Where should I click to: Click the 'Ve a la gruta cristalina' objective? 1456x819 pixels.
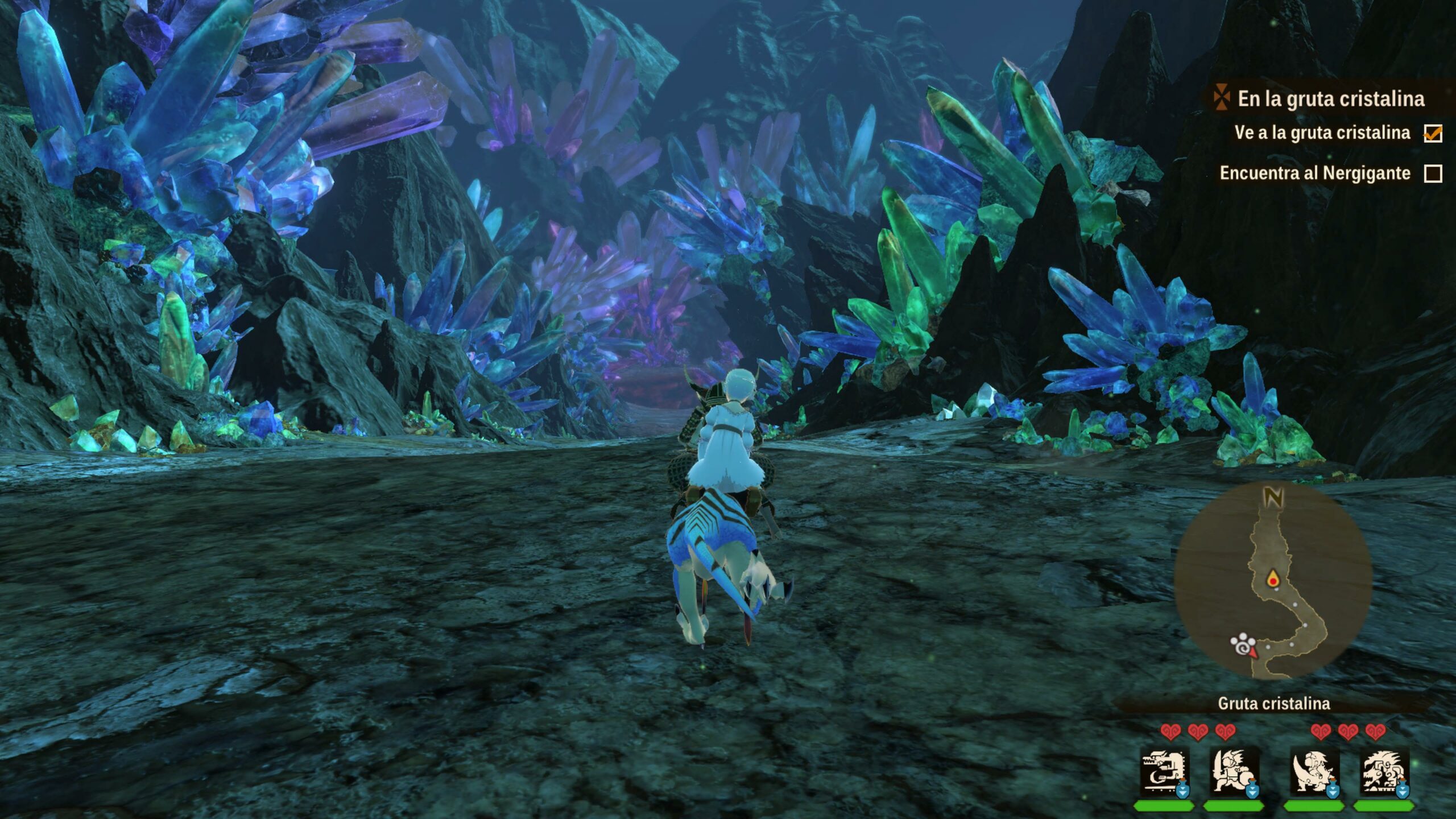point(1322,133)
